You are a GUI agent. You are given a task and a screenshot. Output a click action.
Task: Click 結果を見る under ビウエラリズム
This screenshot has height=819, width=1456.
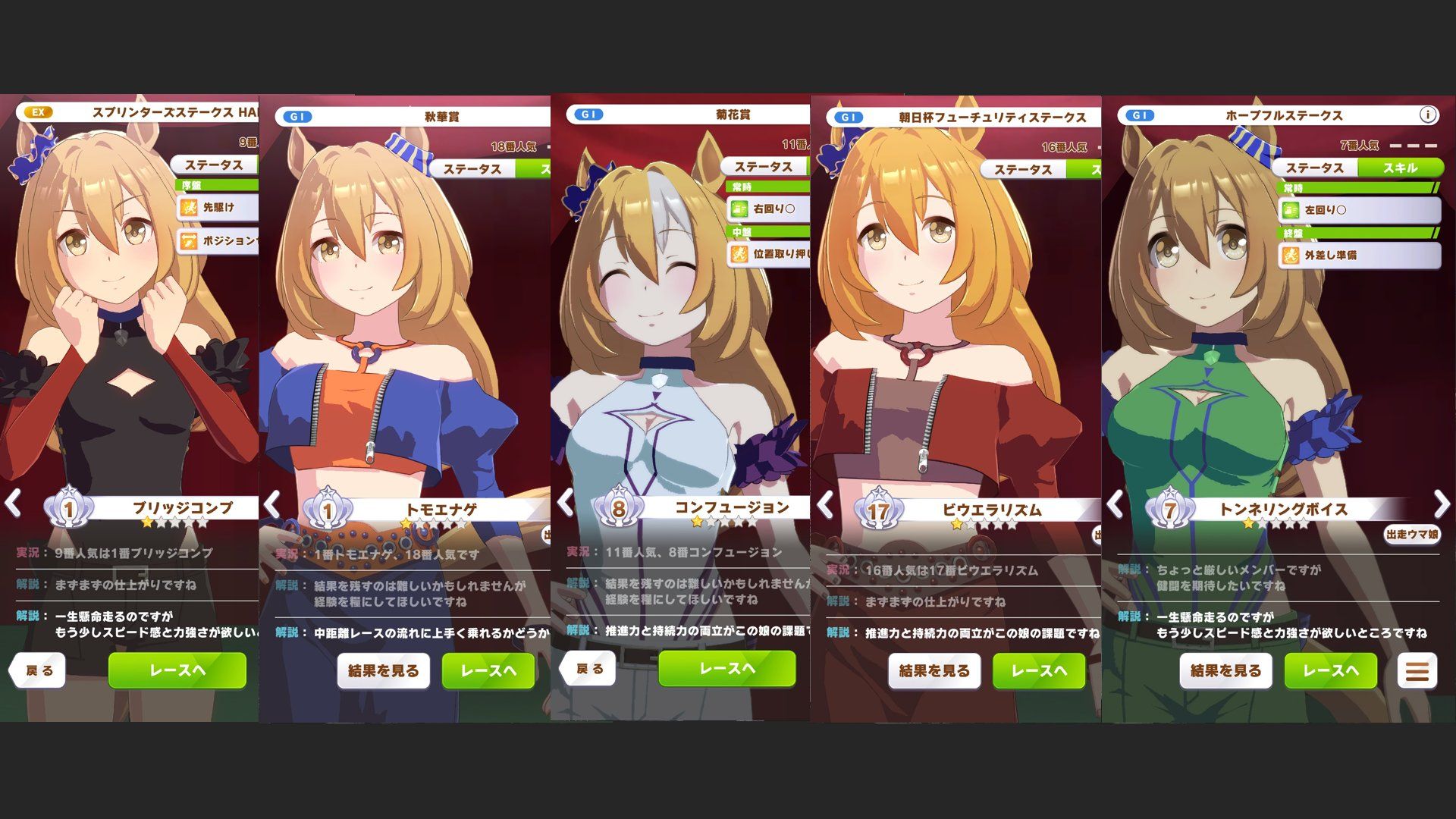[x=934, y=671]
